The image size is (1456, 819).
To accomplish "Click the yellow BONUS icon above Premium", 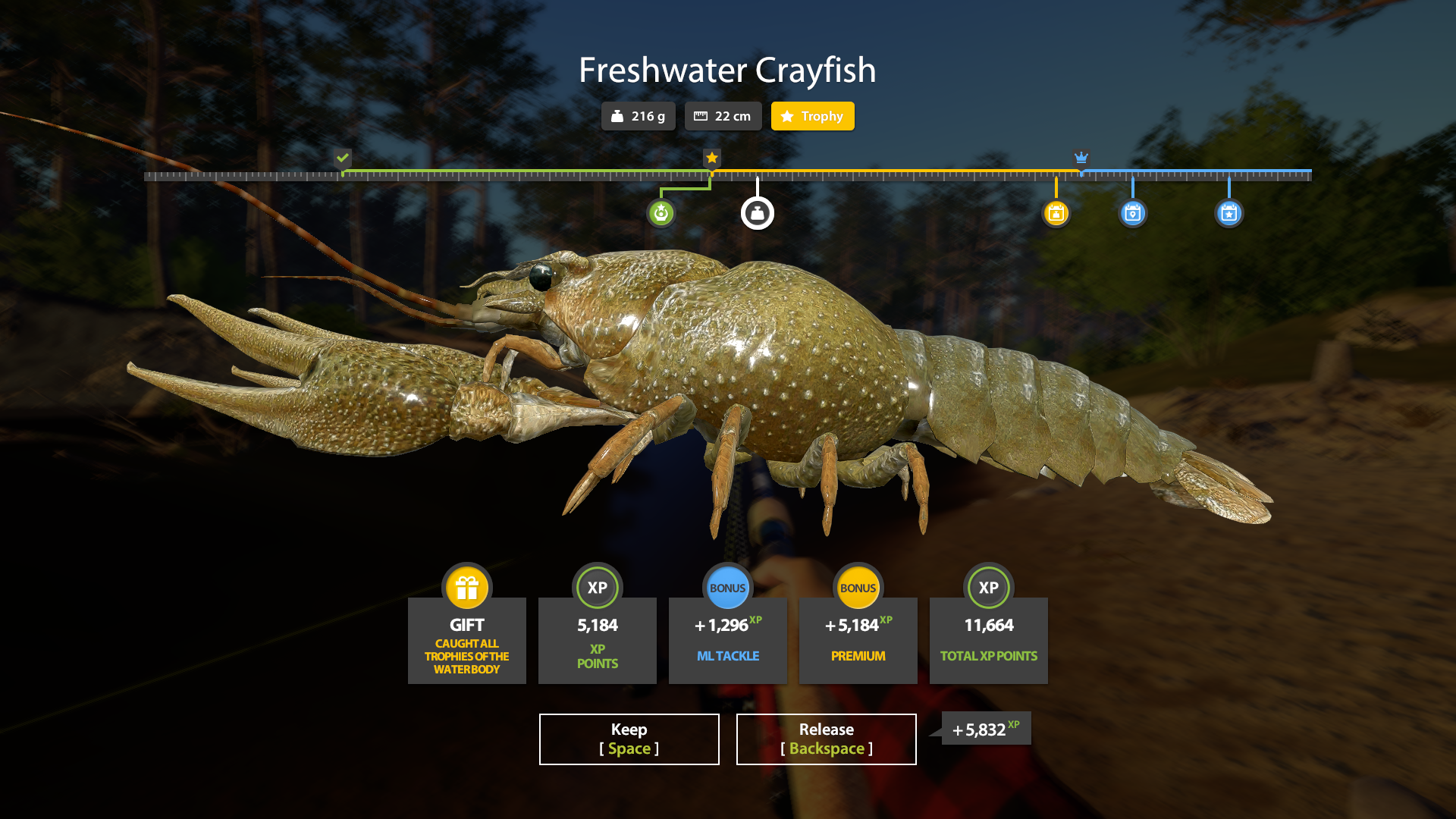I will coord(858,587).
